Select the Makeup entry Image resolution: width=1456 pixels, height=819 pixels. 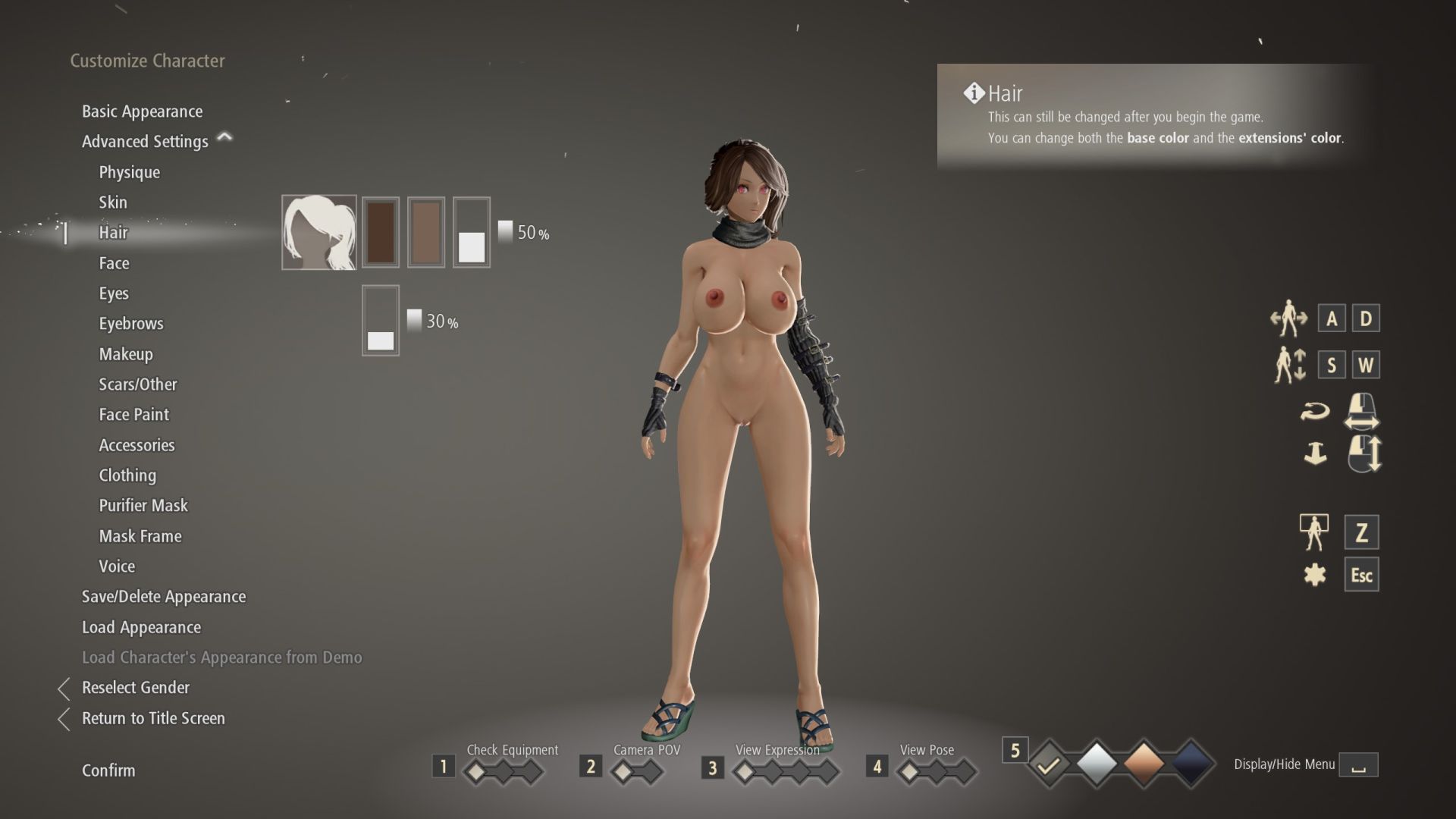point(126,354)
